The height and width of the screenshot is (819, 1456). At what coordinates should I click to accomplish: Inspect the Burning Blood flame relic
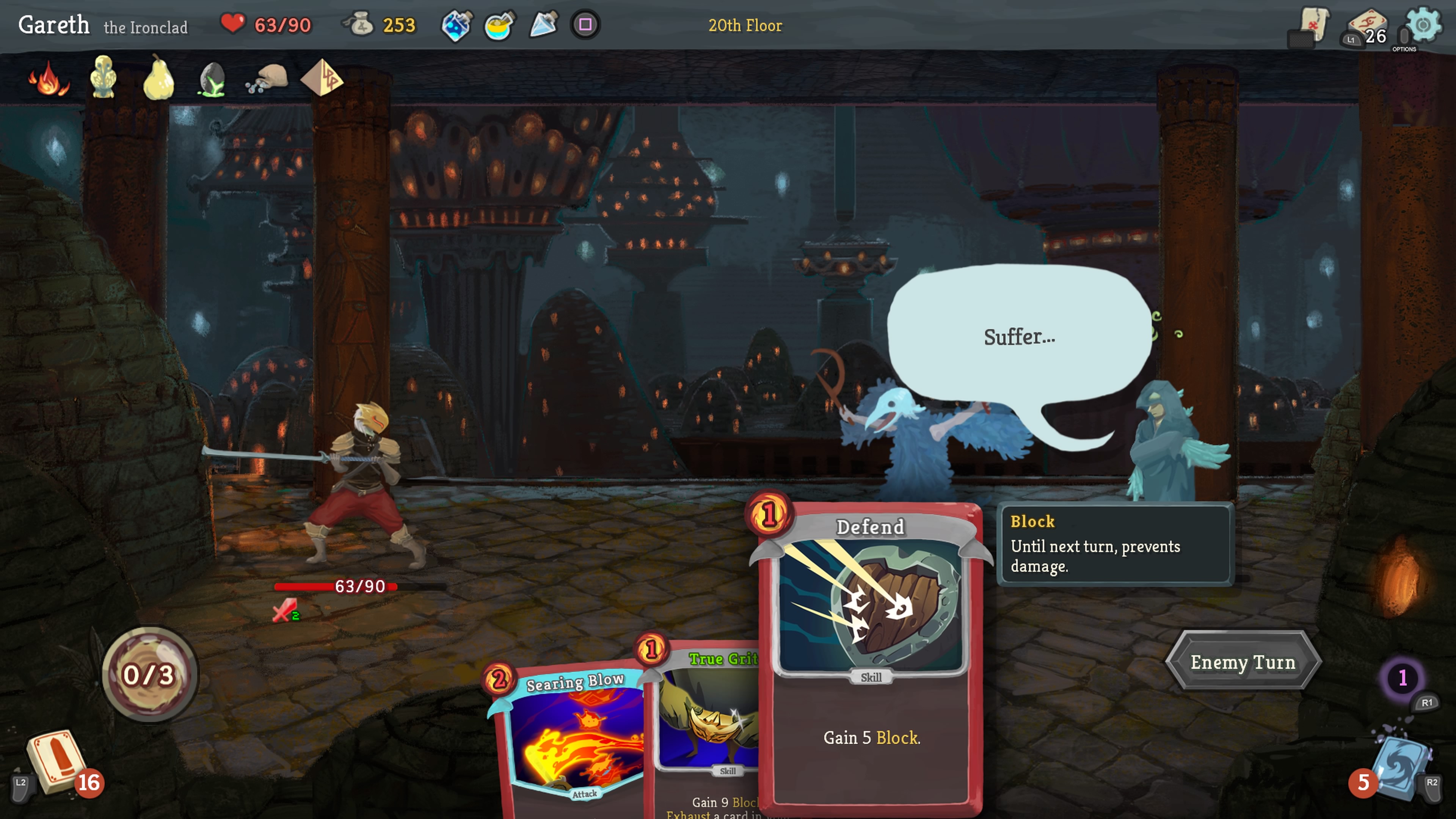[x=49, y=79]
